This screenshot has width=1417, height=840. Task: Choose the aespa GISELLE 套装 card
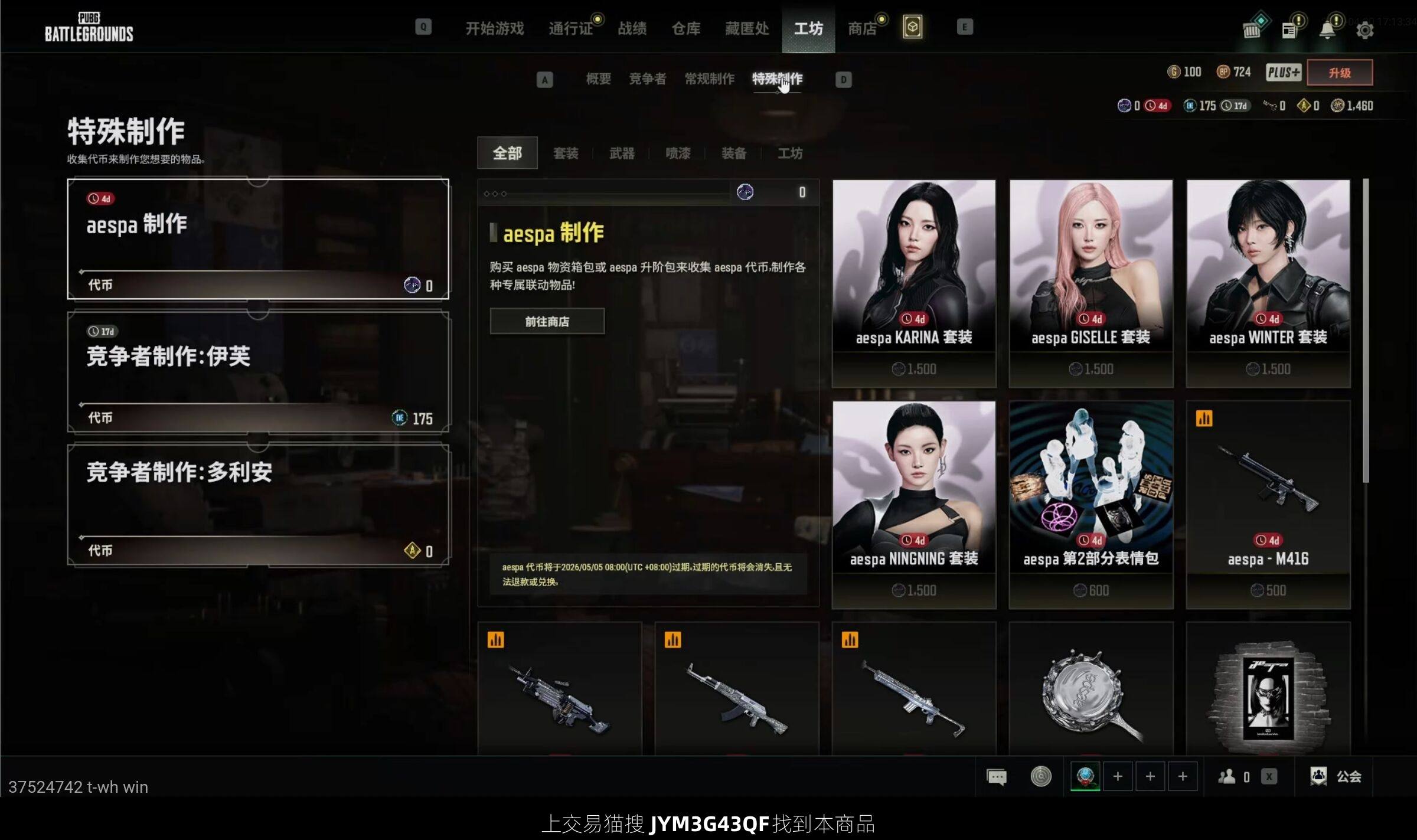(1091, 283)
